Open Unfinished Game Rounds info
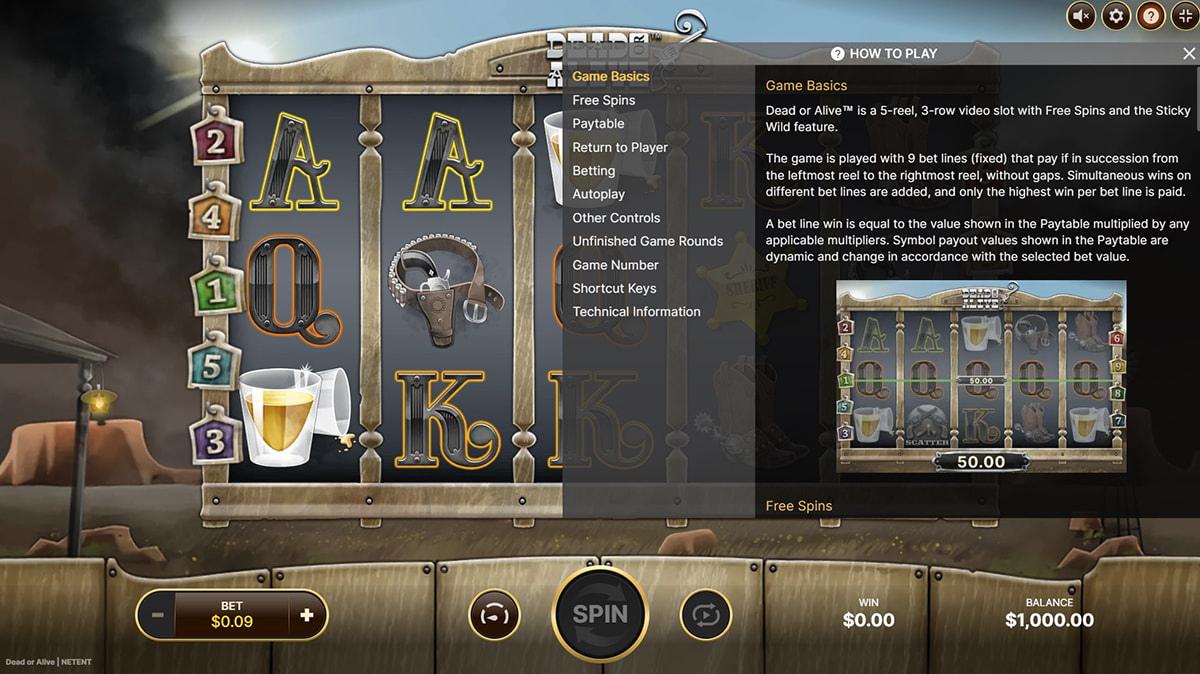Viewport: 1200px width, 674px height. (647, 241)
